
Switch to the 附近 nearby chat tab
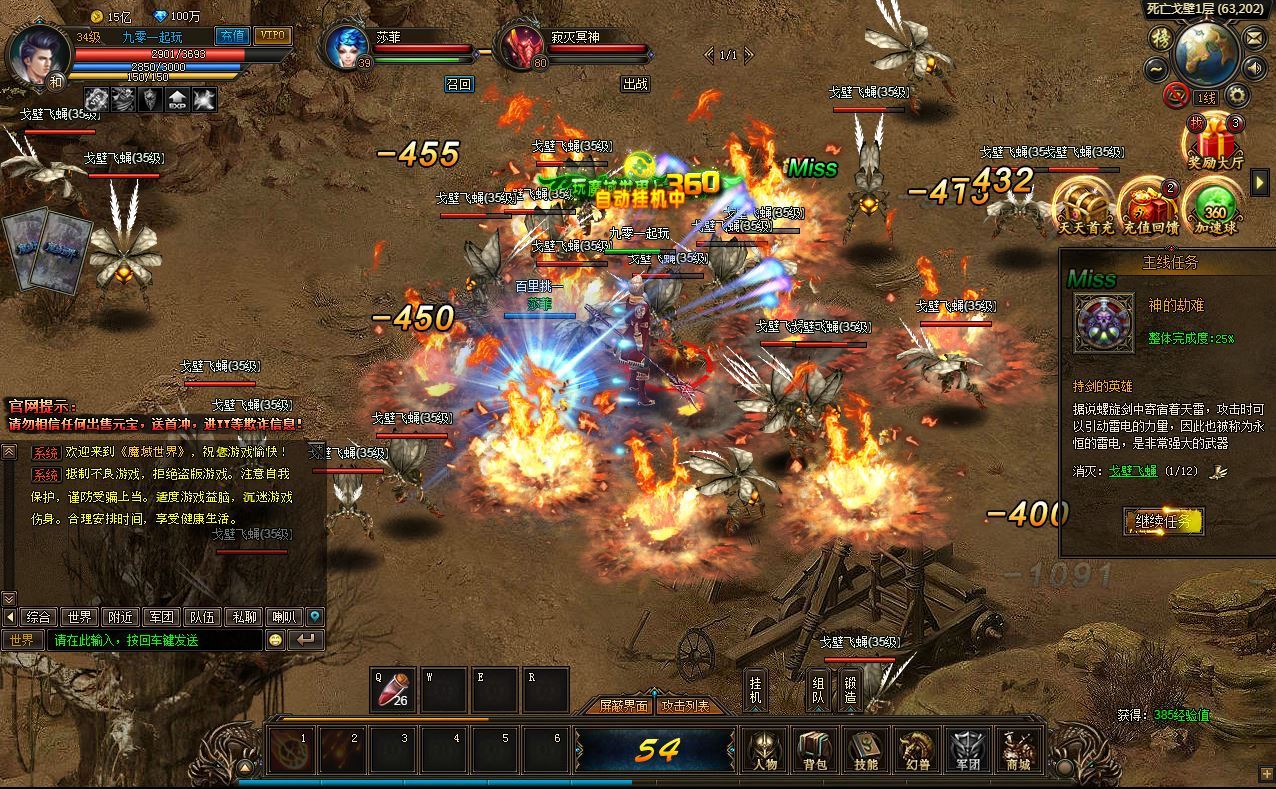pos(120,617)
